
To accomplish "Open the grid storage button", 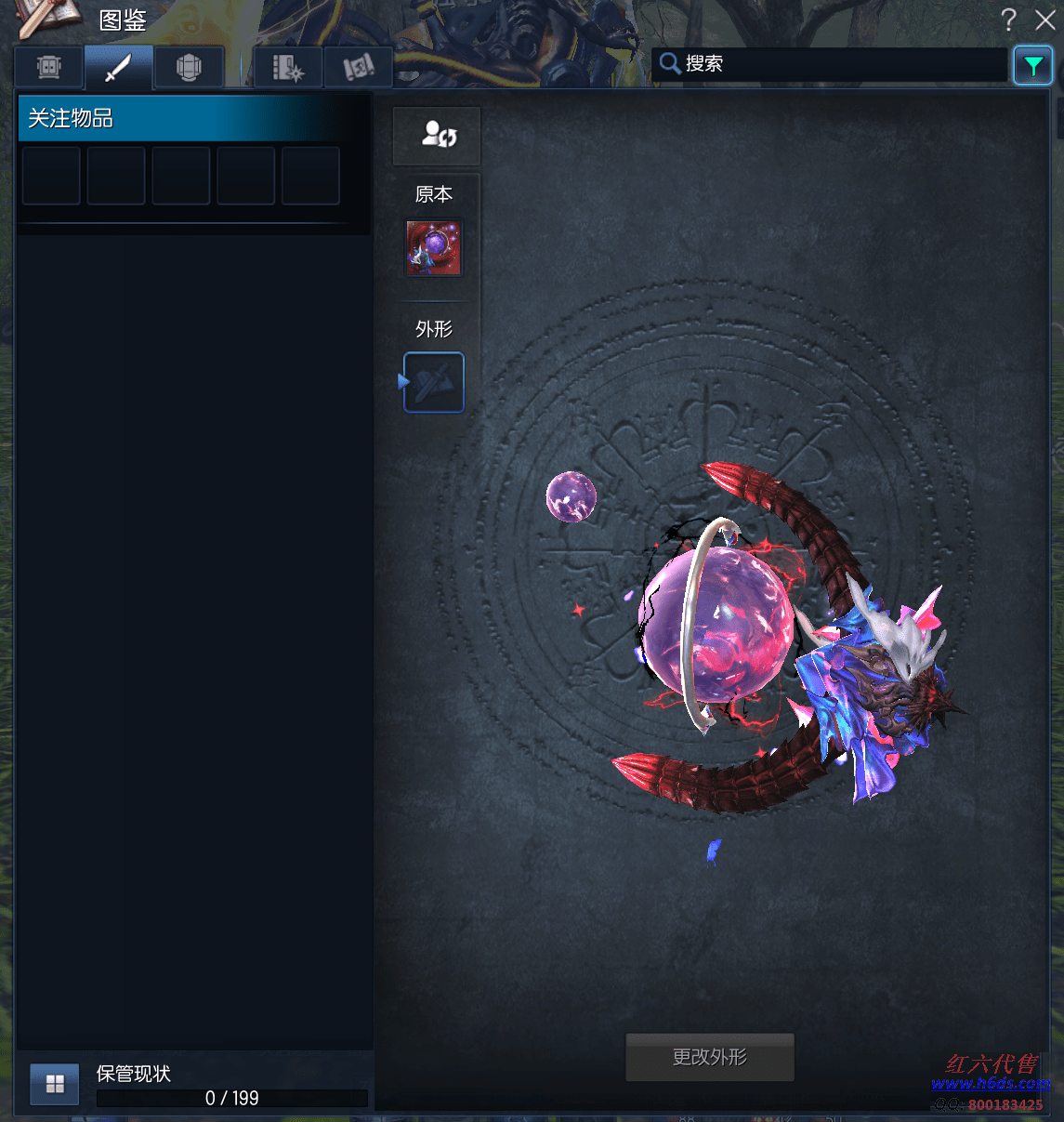I will pyautogui.click(x=55, y=1084).
